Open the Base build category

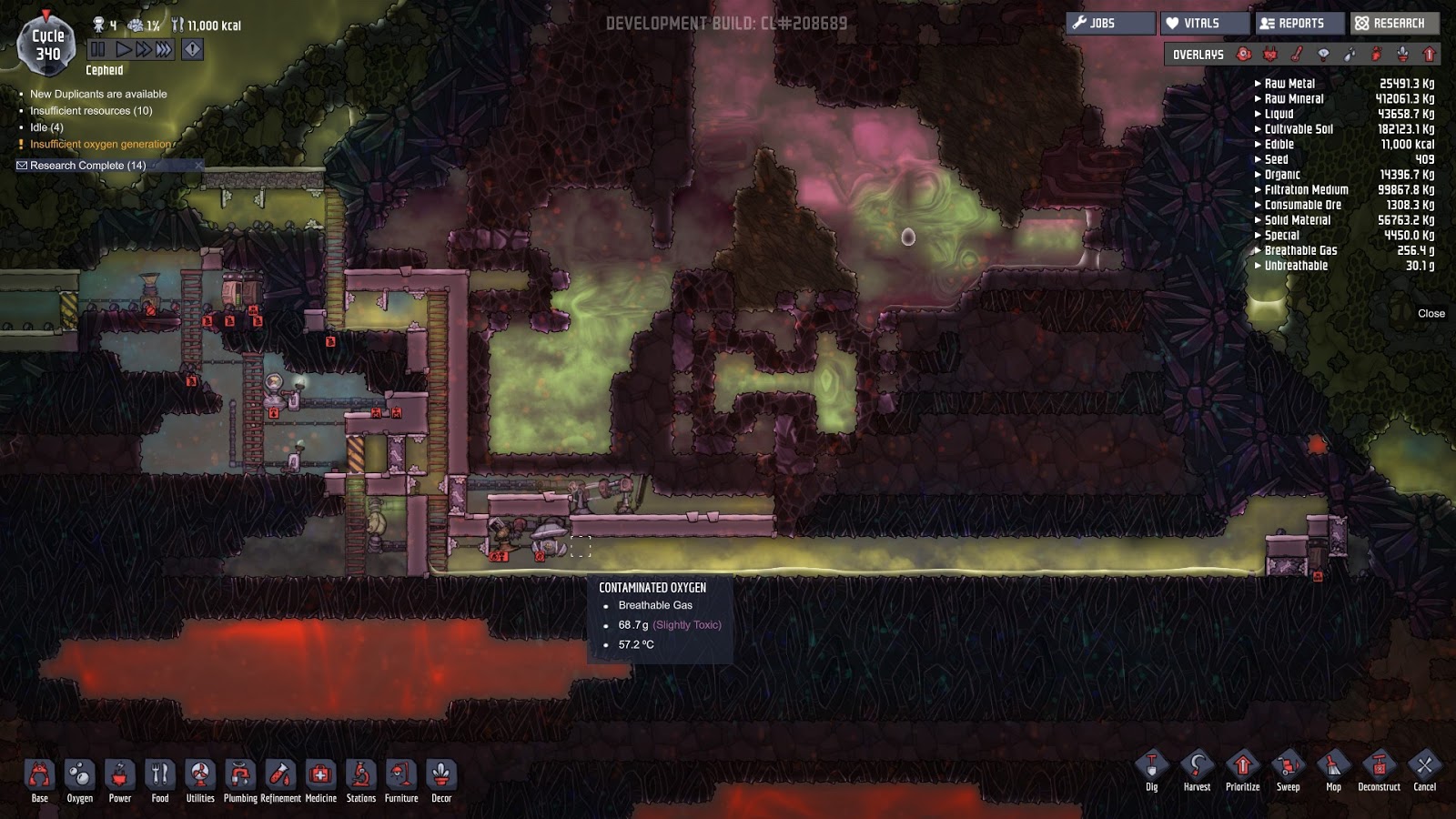(x=39, y=781)
